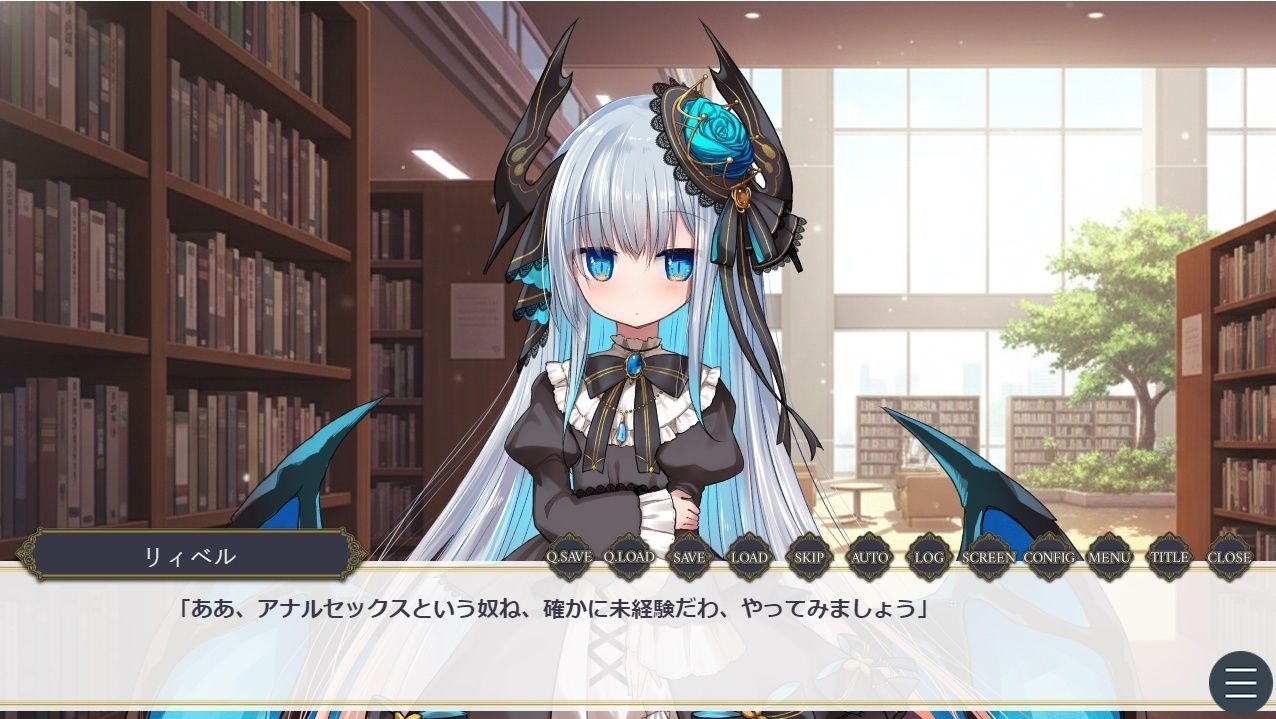Open the SAVE screen
The image size is (1276, 719).
point(689,557)
